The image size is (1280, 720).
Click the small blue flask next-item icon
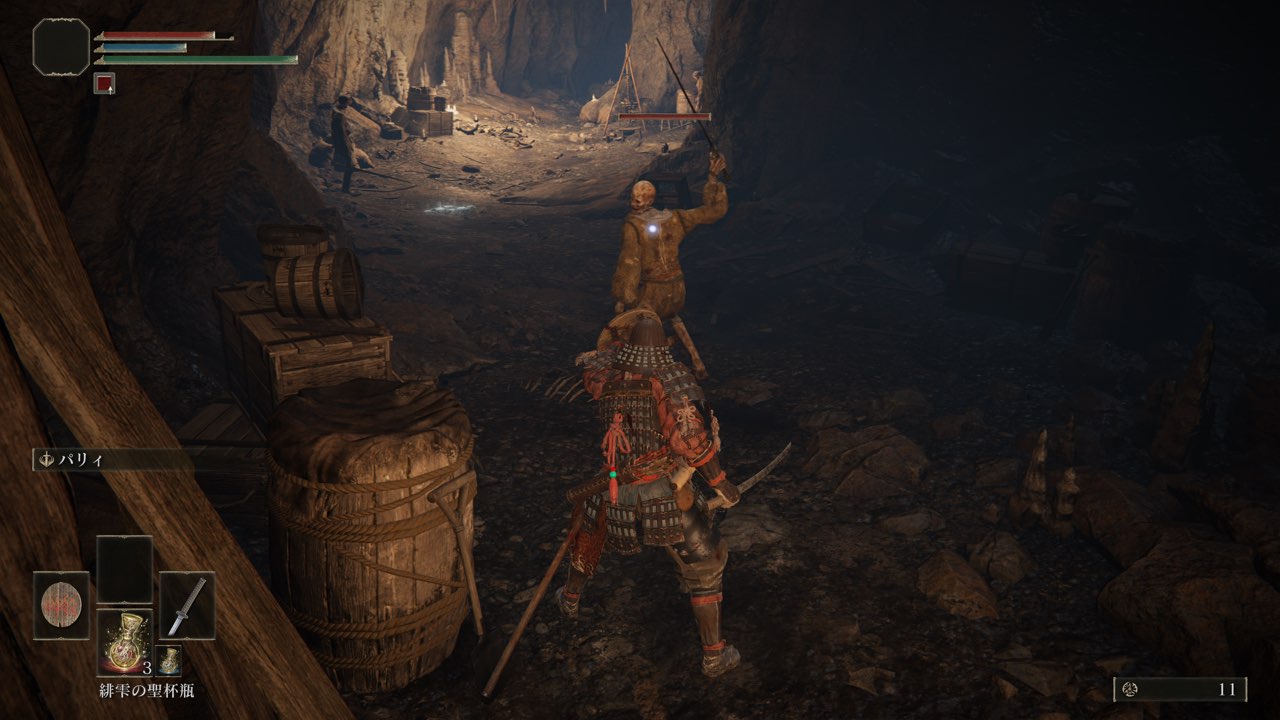pyautogui.click(x=168, y=660)
